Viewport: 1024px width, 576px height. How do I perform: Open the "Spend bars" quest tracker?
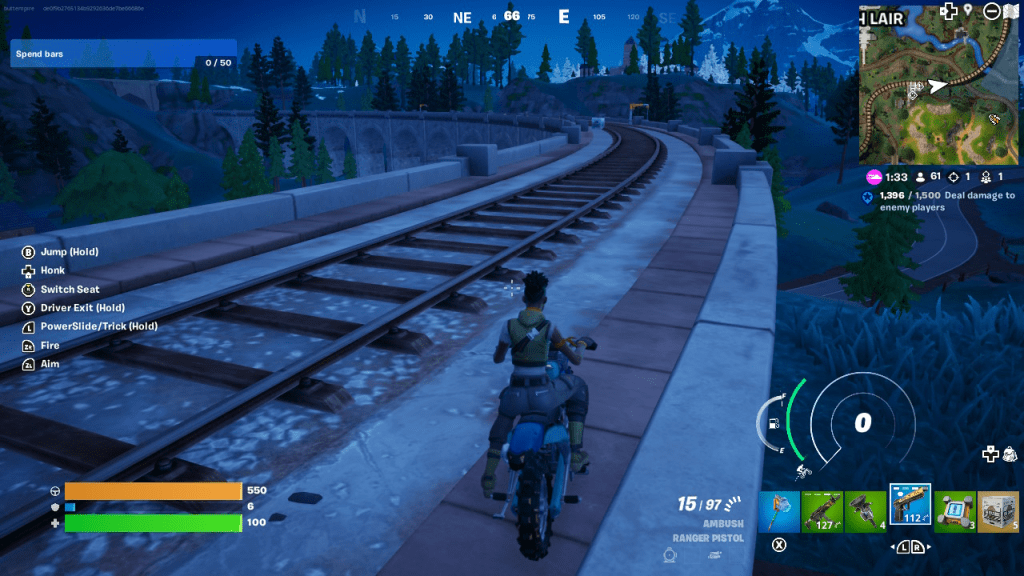(x=124, y=54)
